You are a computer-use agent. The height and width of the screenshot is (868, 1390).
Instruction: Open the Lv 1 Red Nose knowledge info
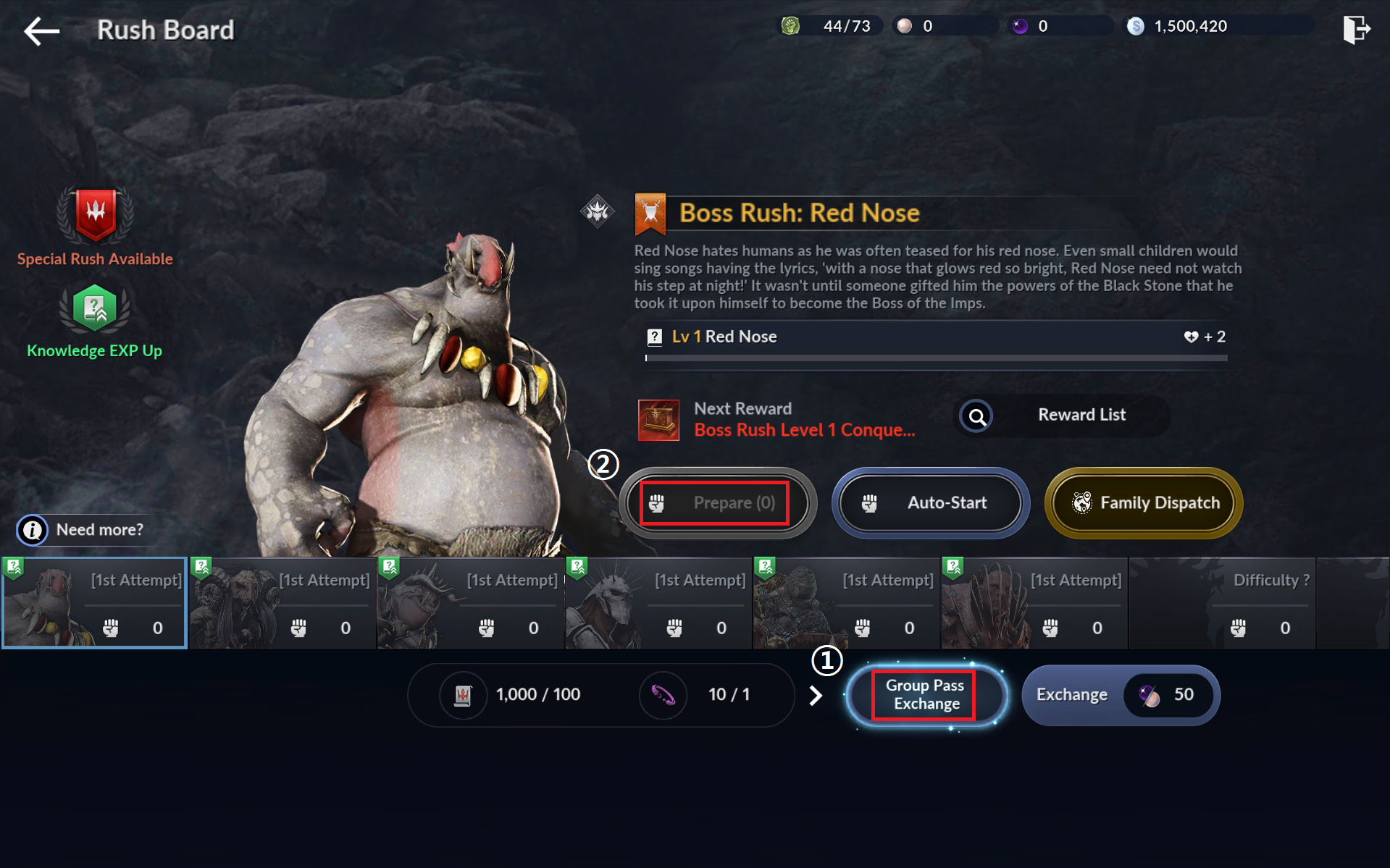(655, 337)
